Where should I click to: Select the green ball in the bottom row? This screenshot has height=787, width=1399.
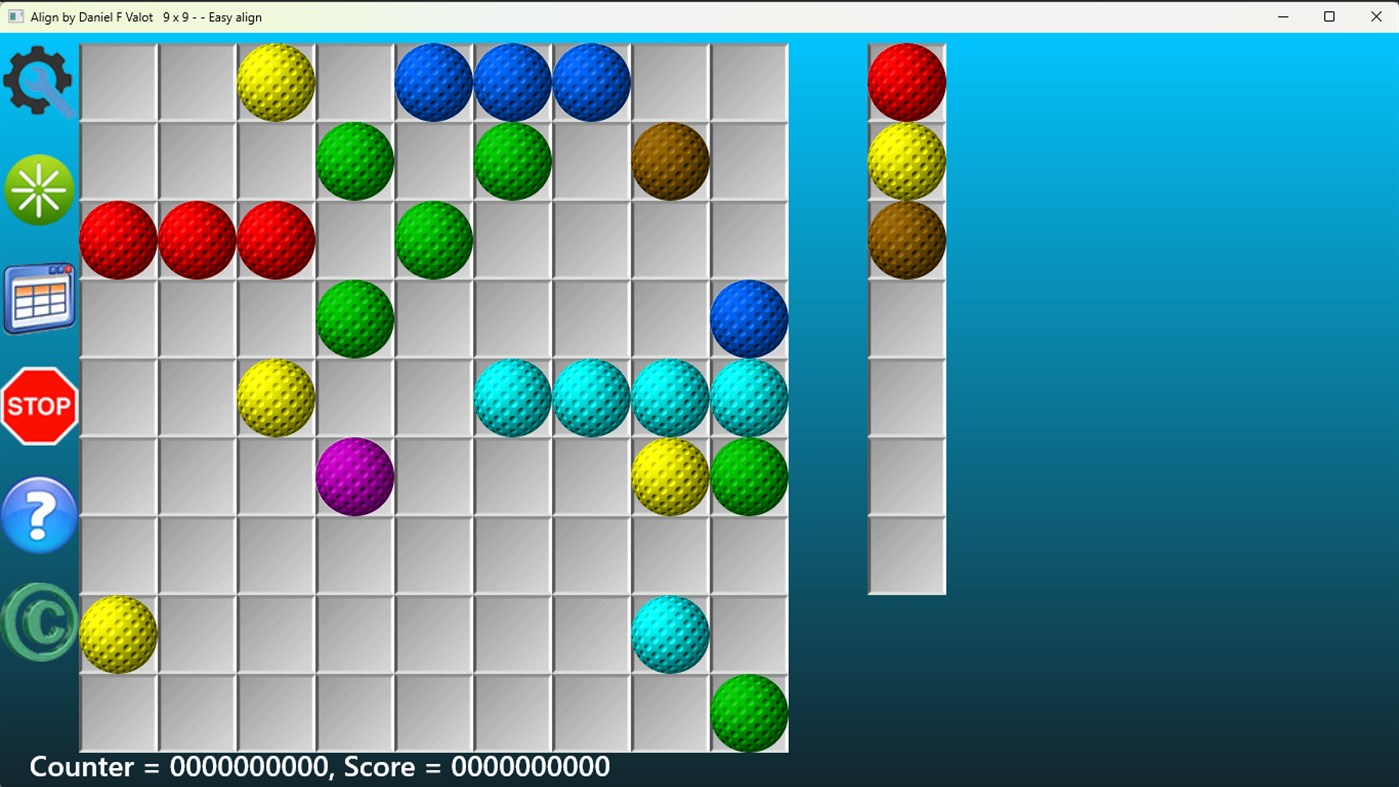tap(749, 711)
